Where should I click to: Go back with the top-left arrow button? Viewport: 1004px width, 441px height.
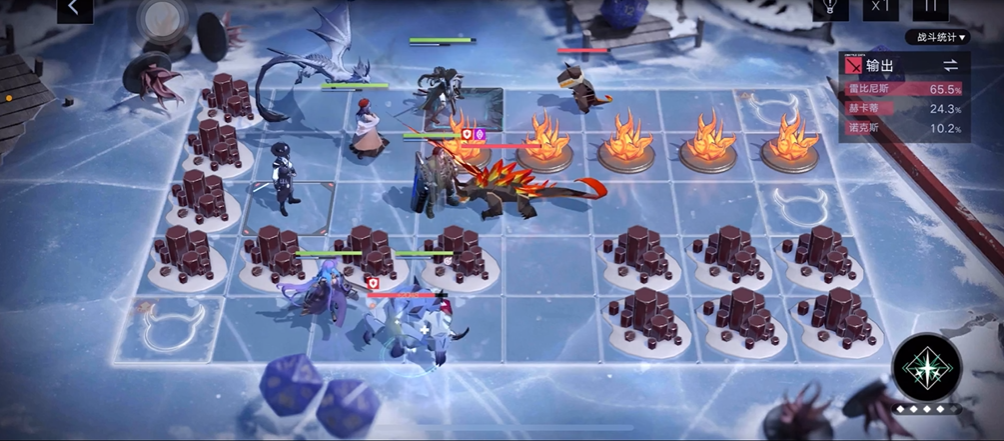pyautogui.click(x=74, y=8)
